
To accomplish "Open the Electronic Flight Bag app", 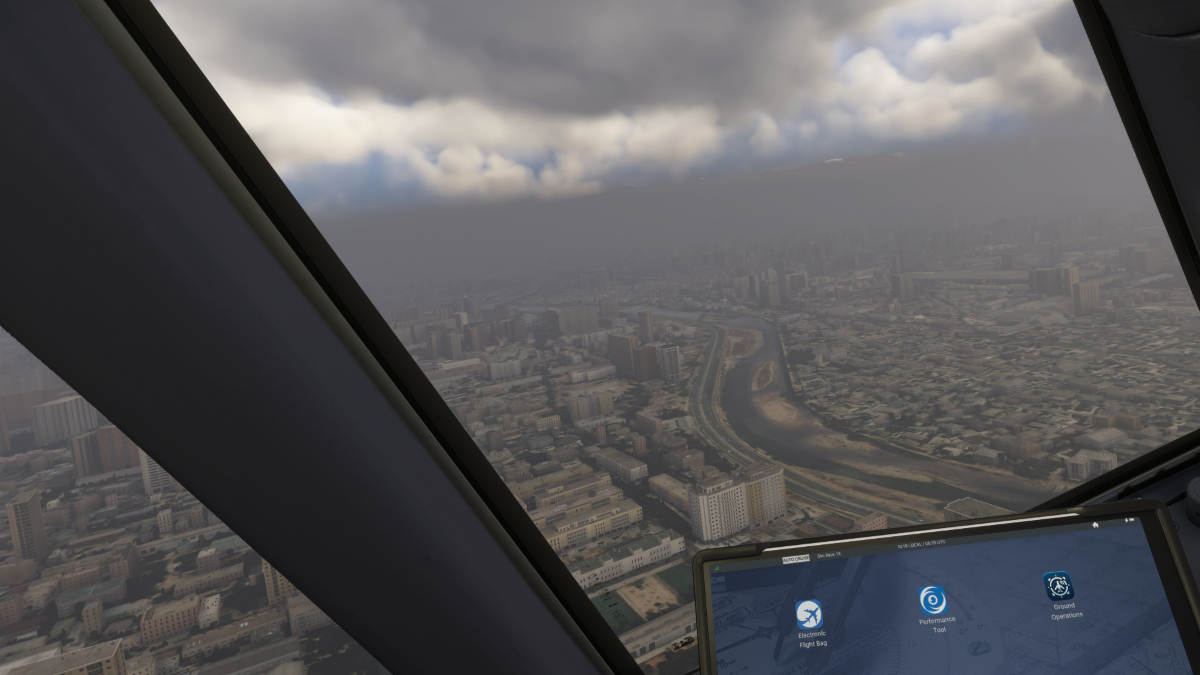I will point(809,614).
